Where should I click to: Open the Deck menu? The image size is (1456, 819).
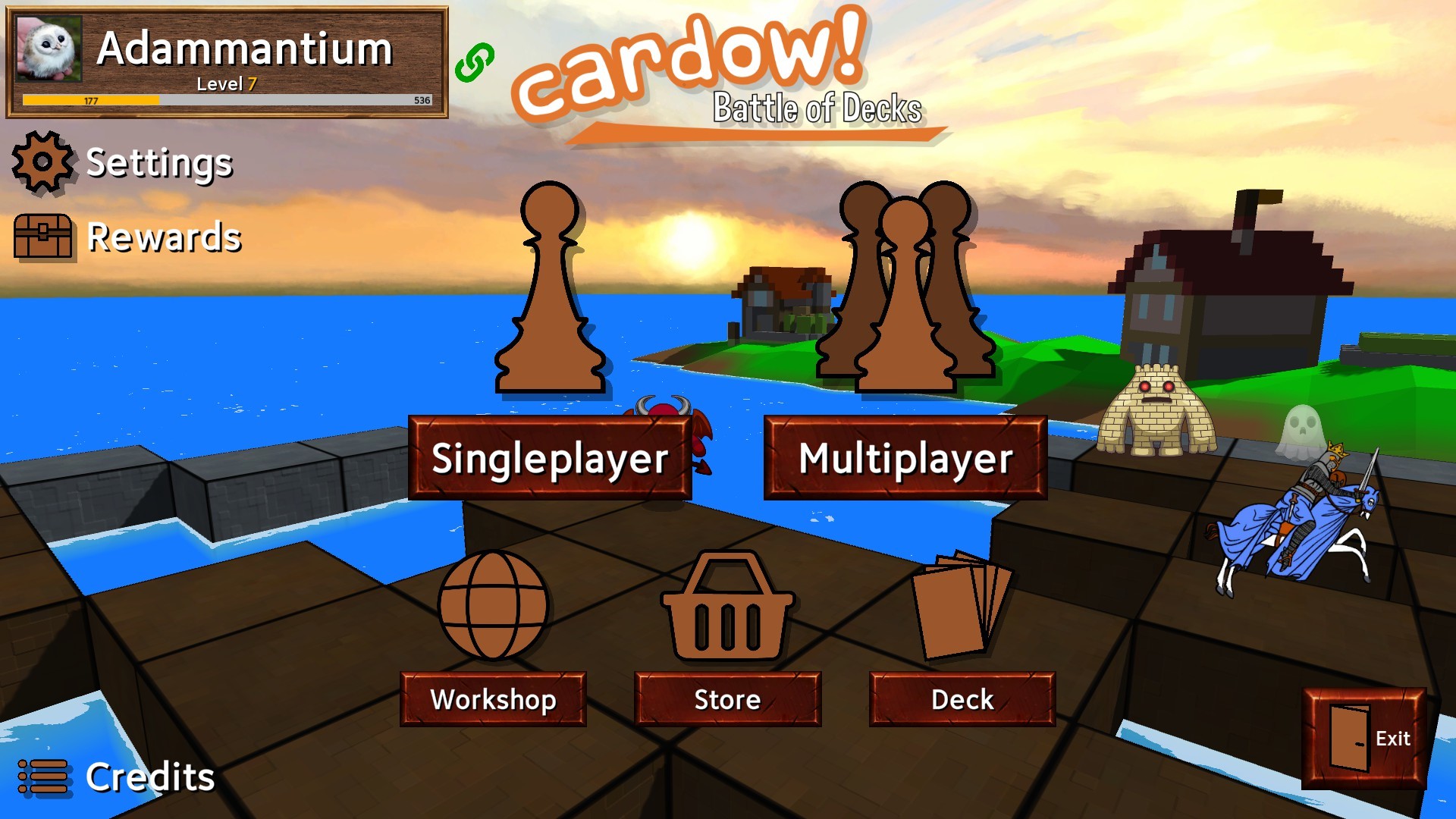coord(962,699)
